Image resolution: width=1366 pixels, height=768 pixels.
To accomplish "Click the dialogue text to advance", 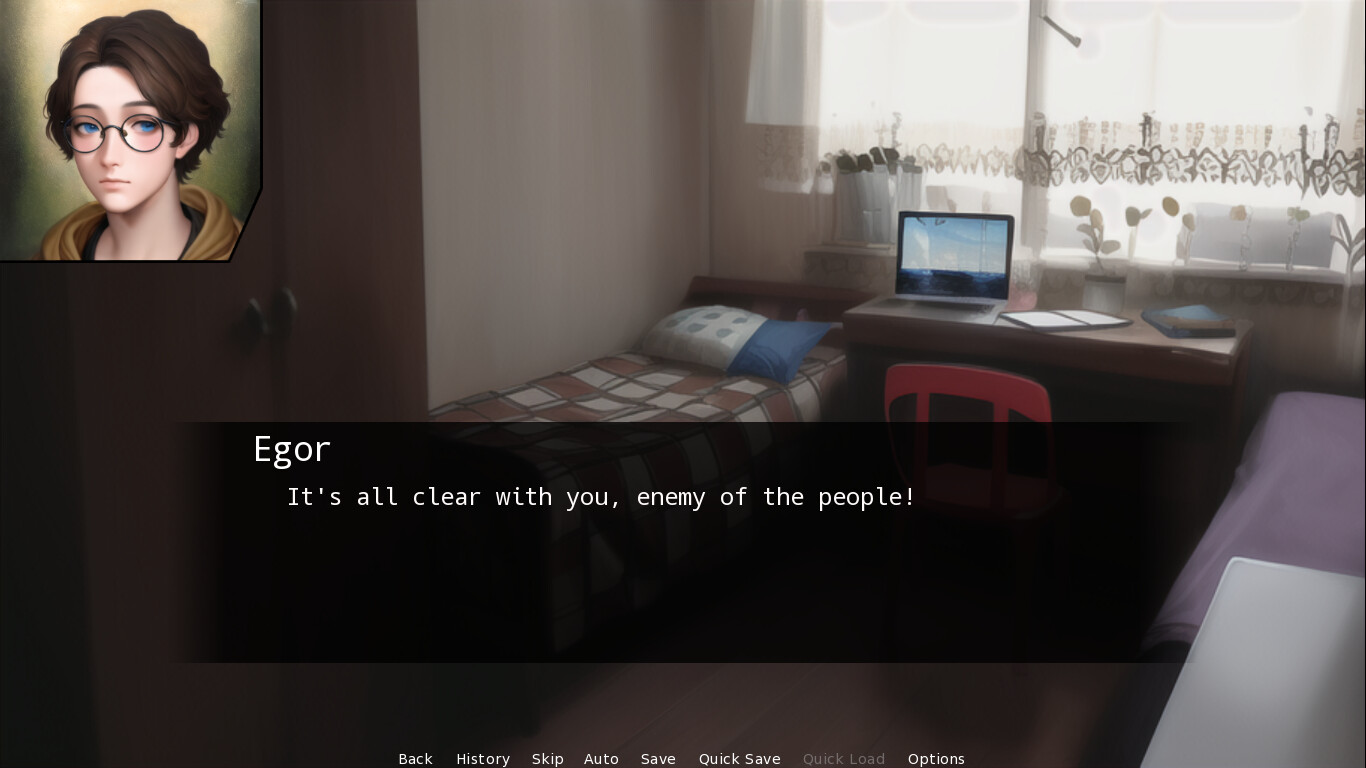I will click(600, 496).
